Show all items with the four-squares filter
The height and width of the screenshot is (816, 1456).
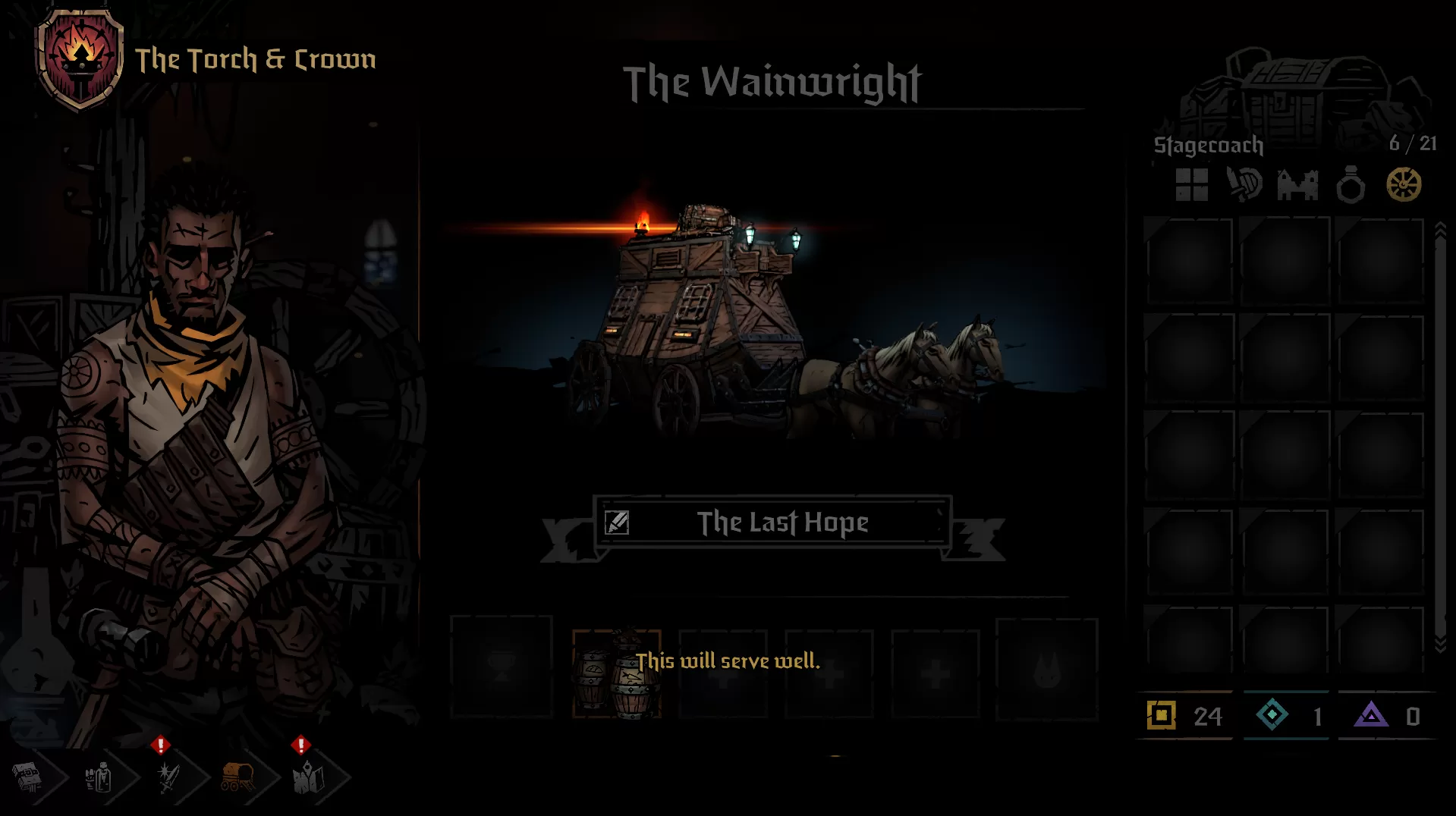click(x=1191, y=185)
